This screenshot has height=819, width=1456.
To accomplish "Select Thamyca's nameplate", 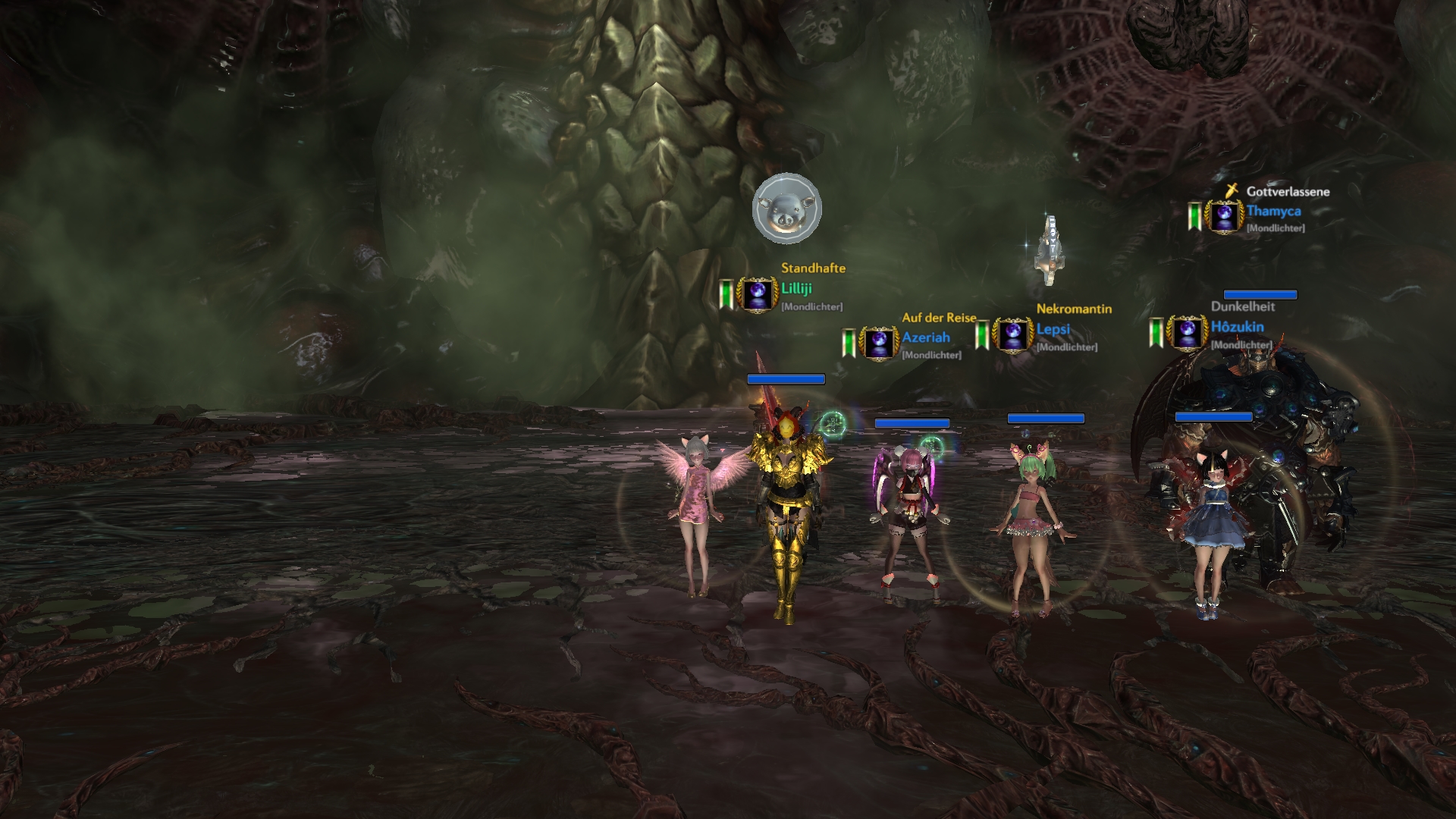I will tap(1273, 212).
